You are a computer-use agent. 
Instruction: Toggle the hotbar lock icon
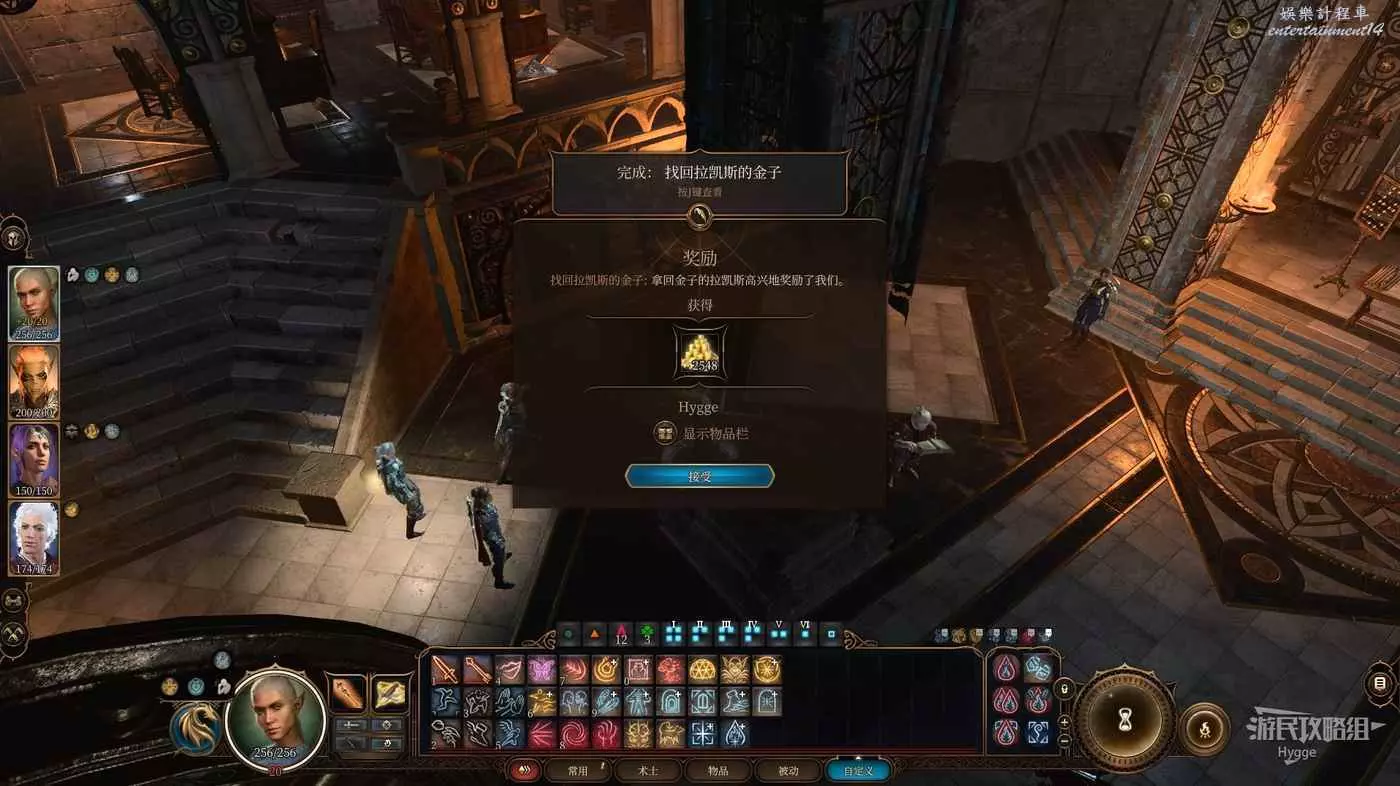pos(1064,689)
